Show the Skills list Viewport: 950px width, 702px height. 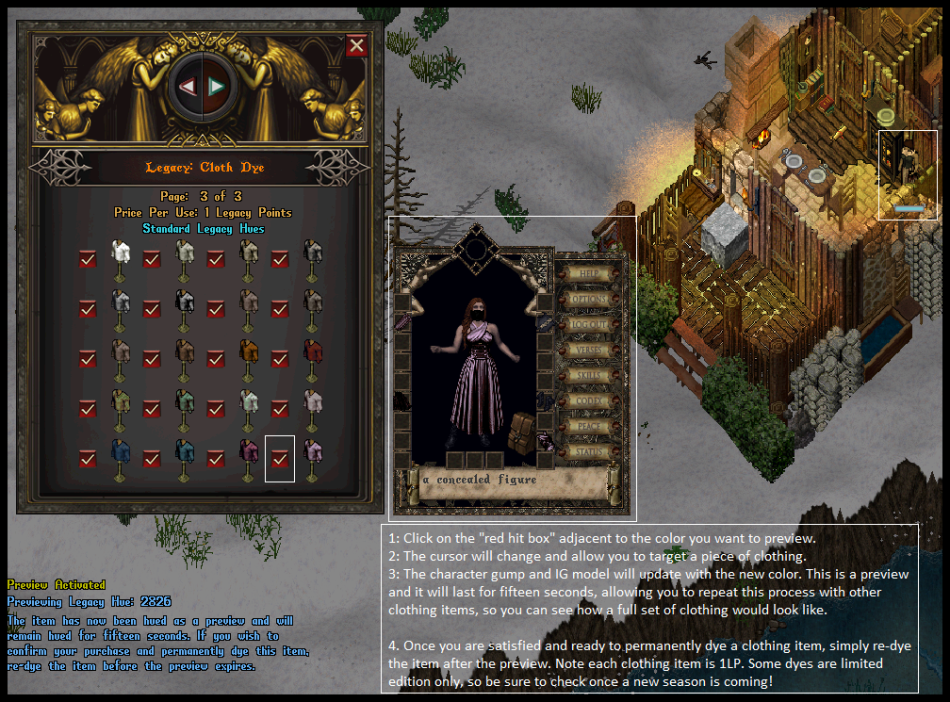[x=590, y=376]
